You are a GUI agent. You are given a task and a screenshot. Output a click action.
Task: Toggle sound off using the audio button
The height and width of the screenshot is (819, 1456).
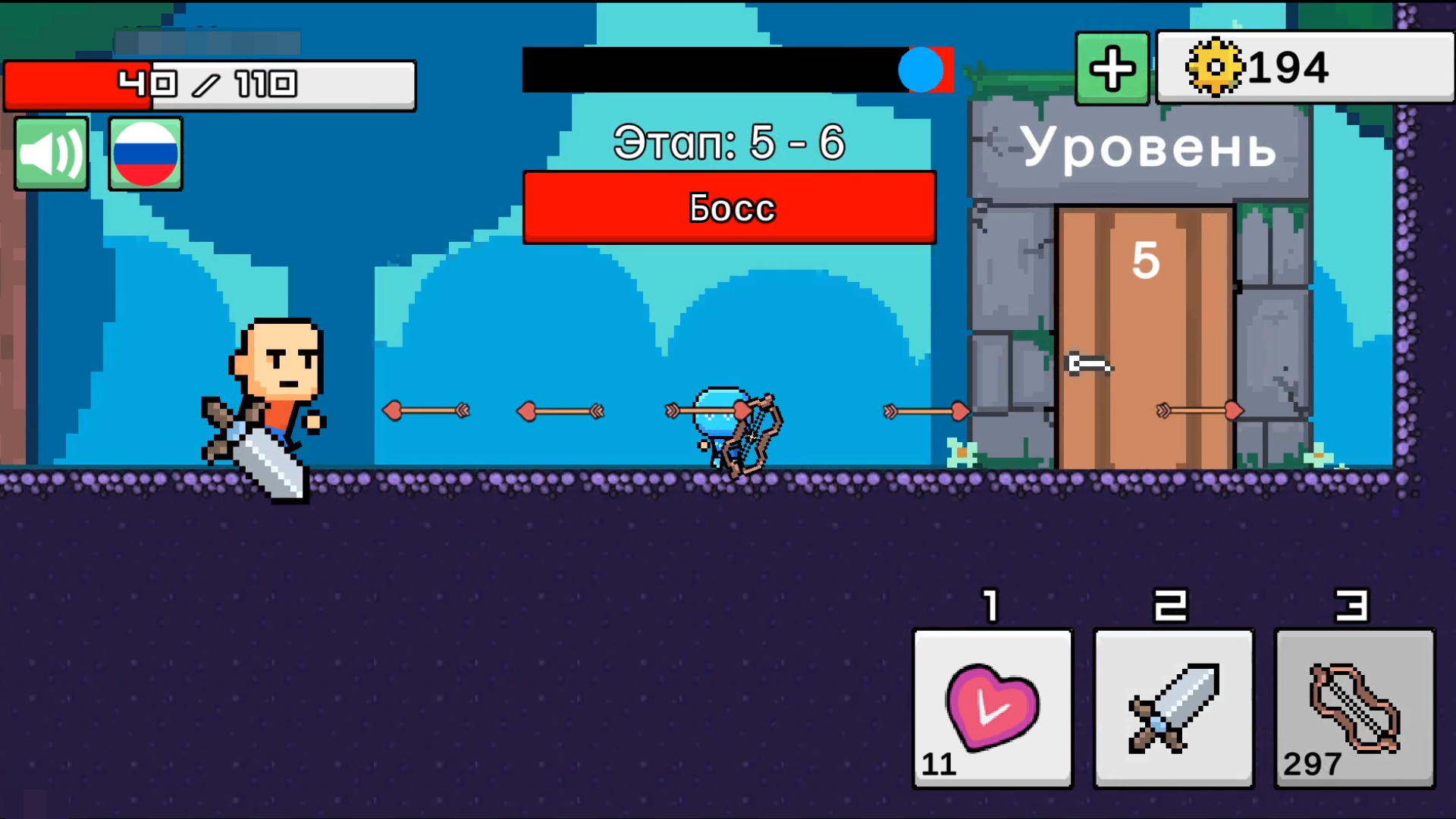pyautogui.click(x=50, y=153)
